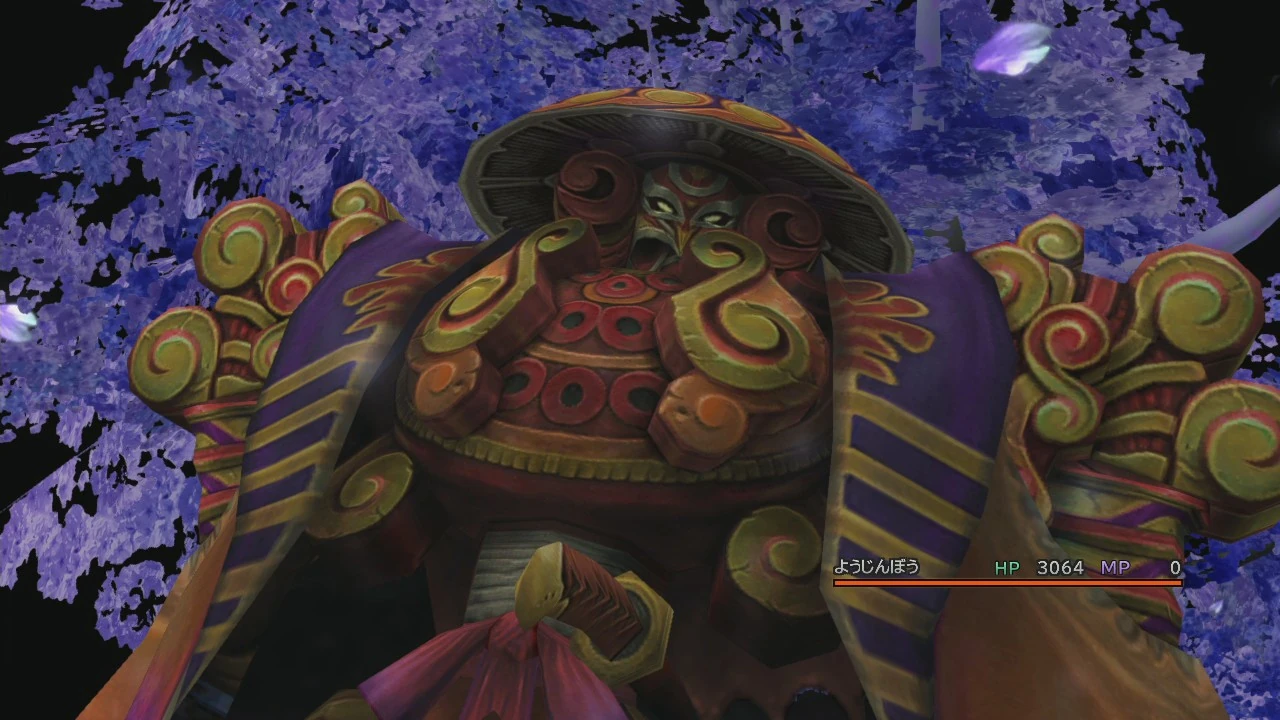Select the green HP indicator

1006,567
